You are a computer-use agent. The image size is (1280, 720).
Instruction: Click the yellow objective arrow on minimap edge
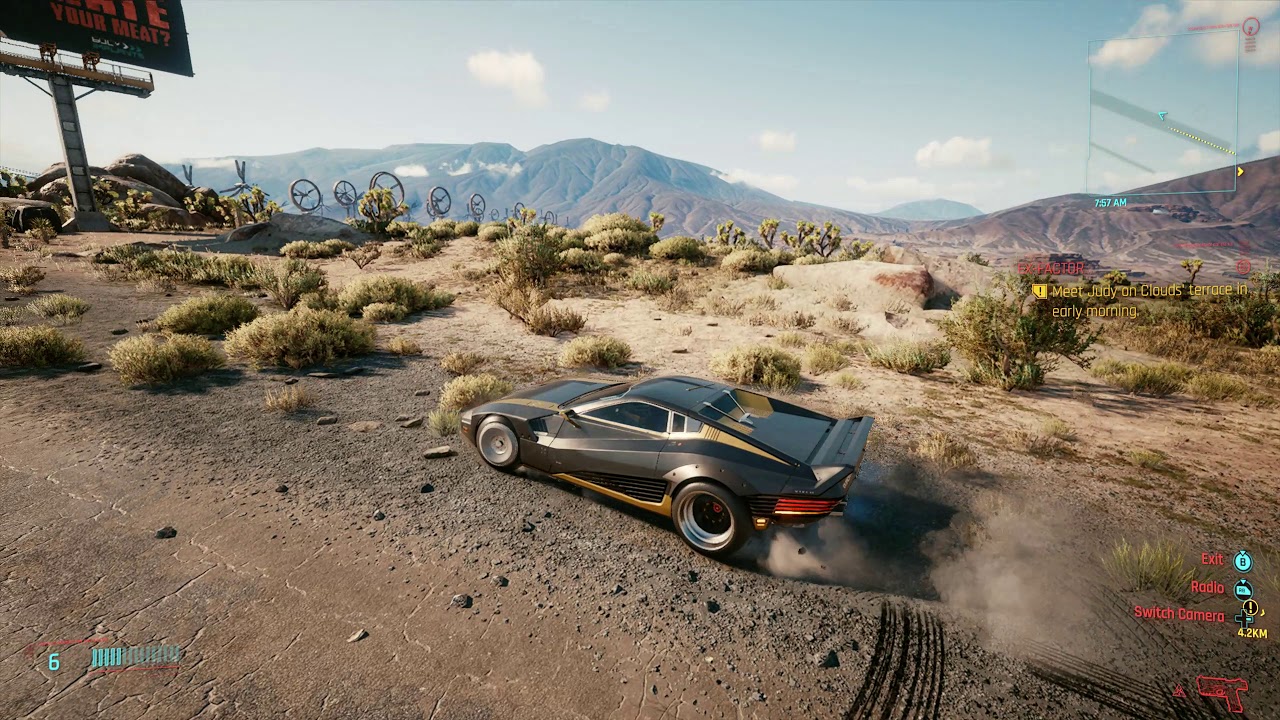(x=1240, y=171)
